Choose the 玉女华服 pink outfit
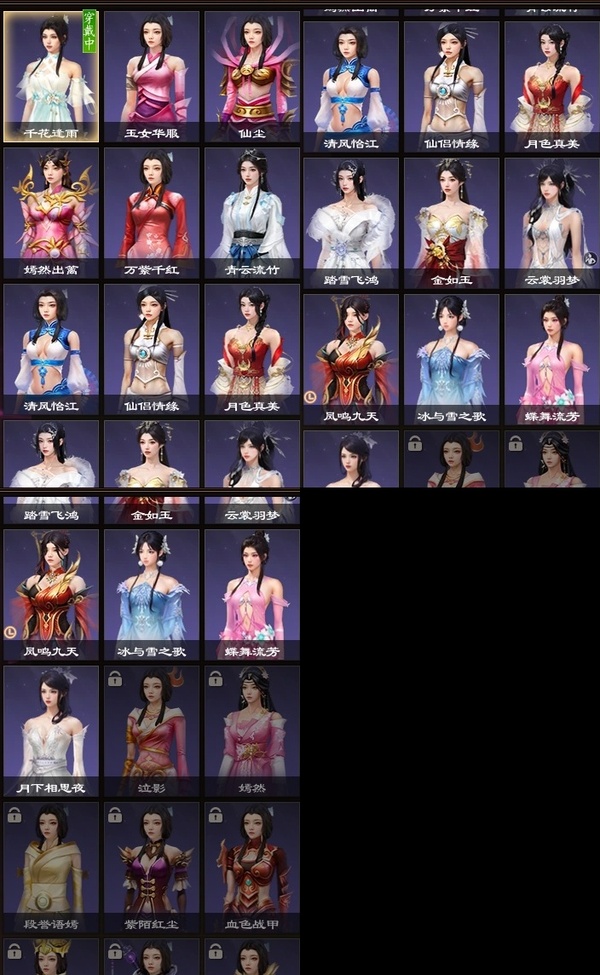Screen dimensions: 600x975 152,76
